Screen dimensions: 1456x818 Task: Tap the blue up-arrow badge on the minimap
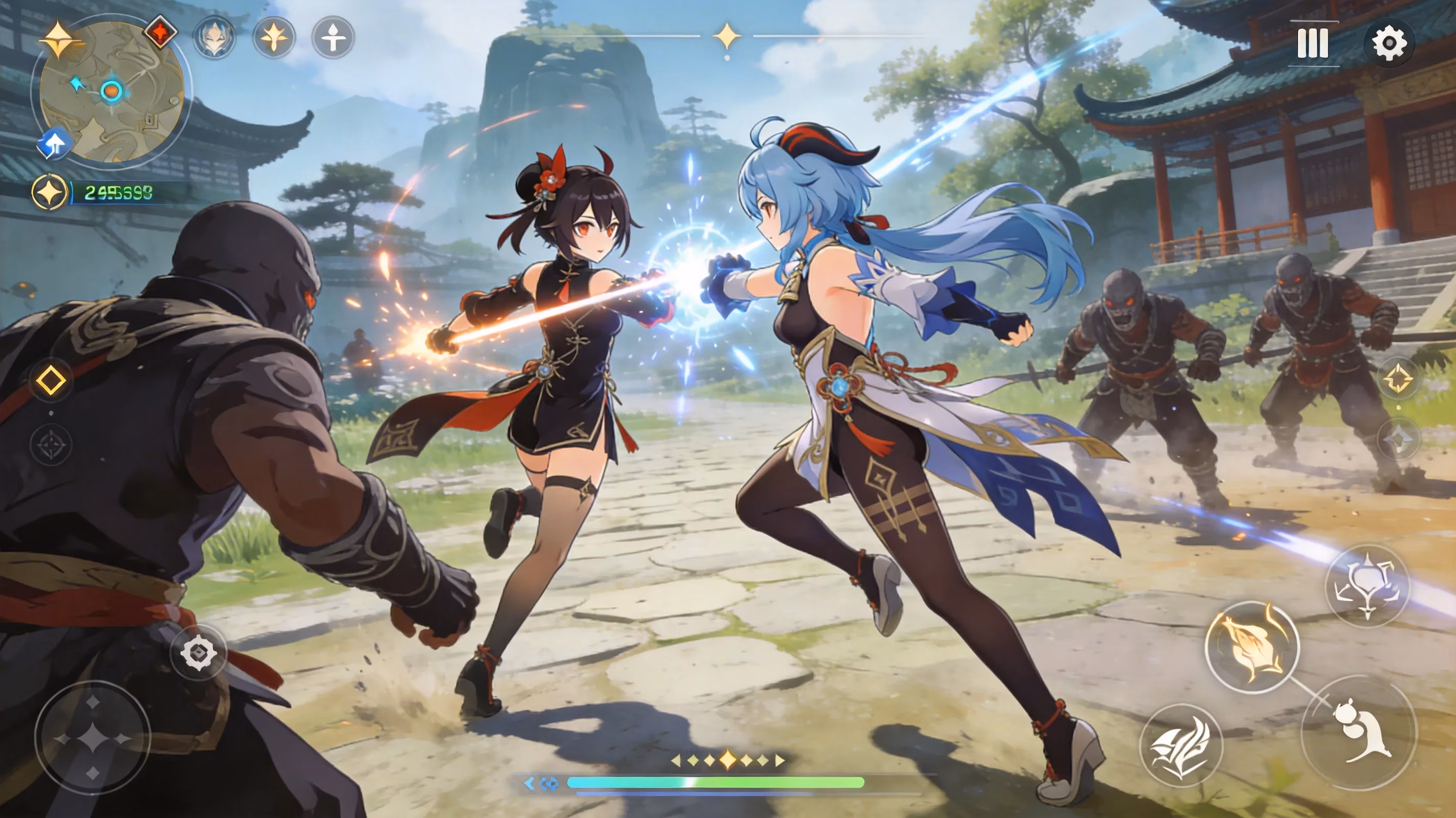(x=55, y=143)
